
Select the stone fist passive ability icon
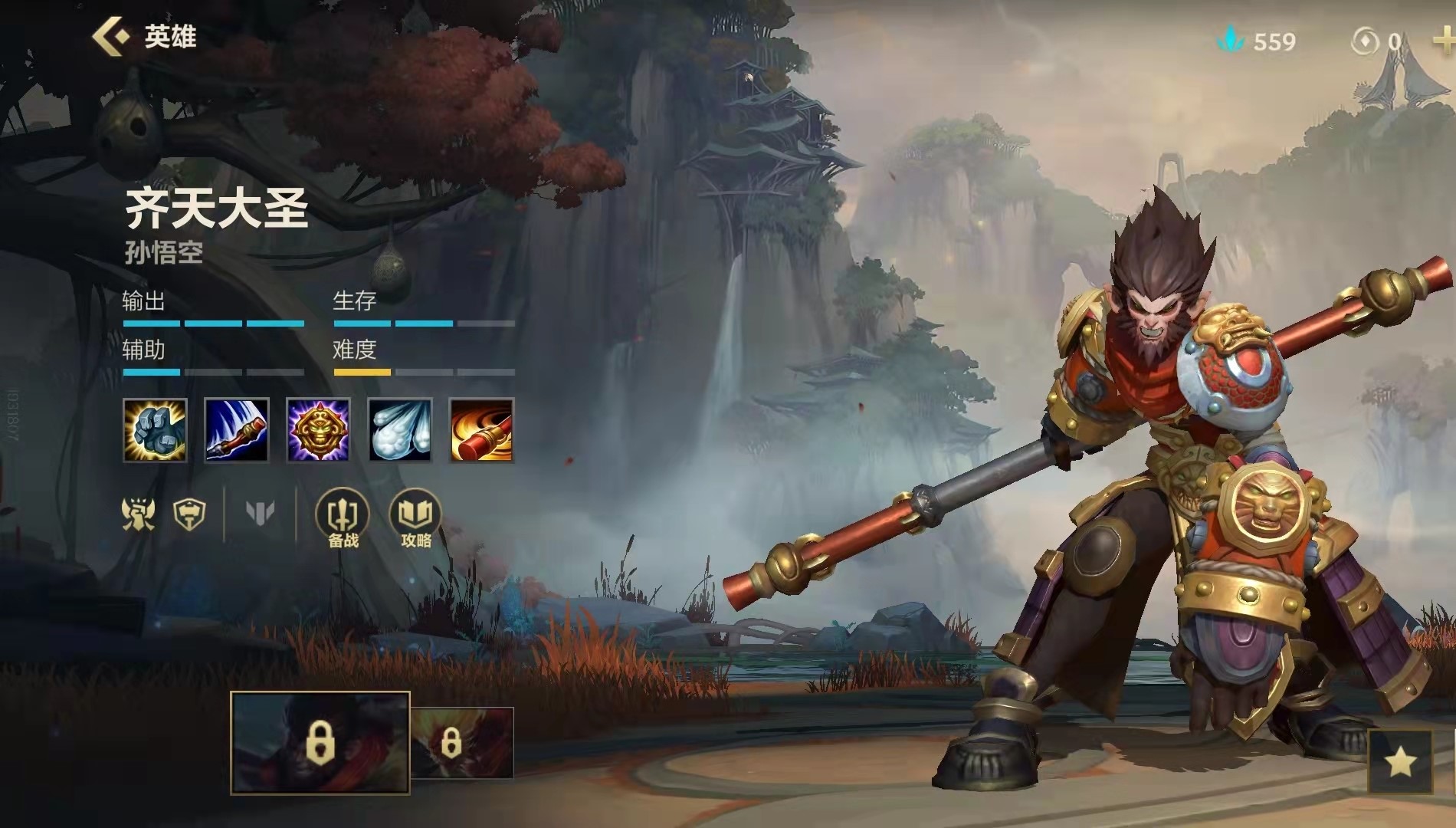point(155,430)
